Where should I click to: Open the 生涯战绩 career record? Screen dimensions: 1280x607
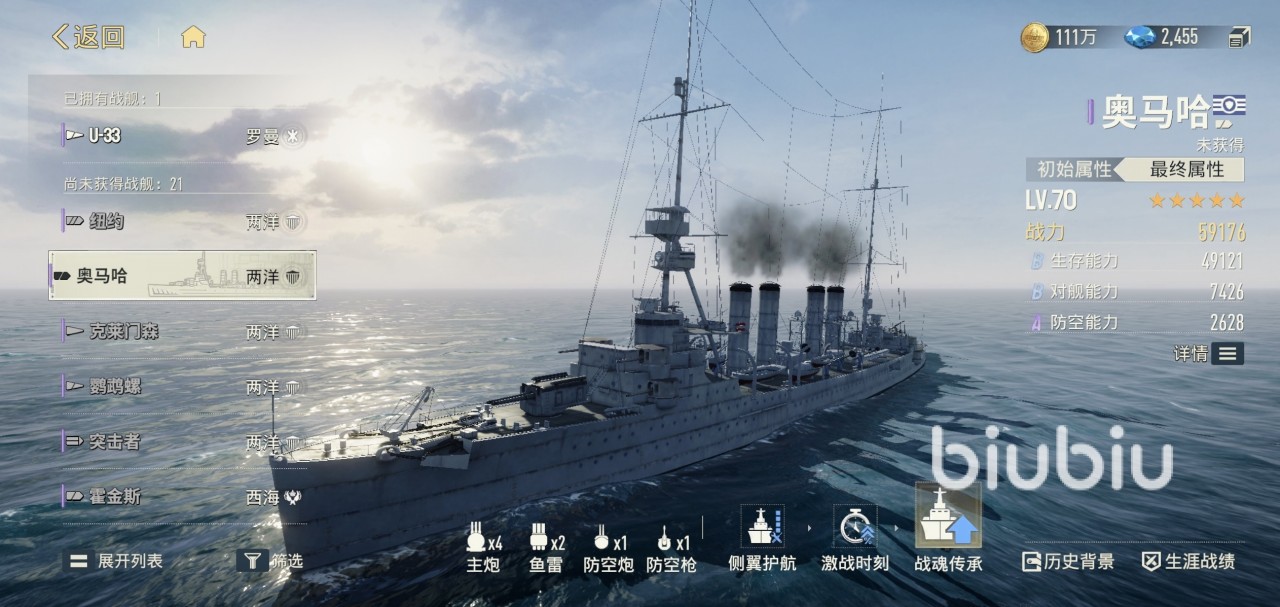[x=1188, y=562]
